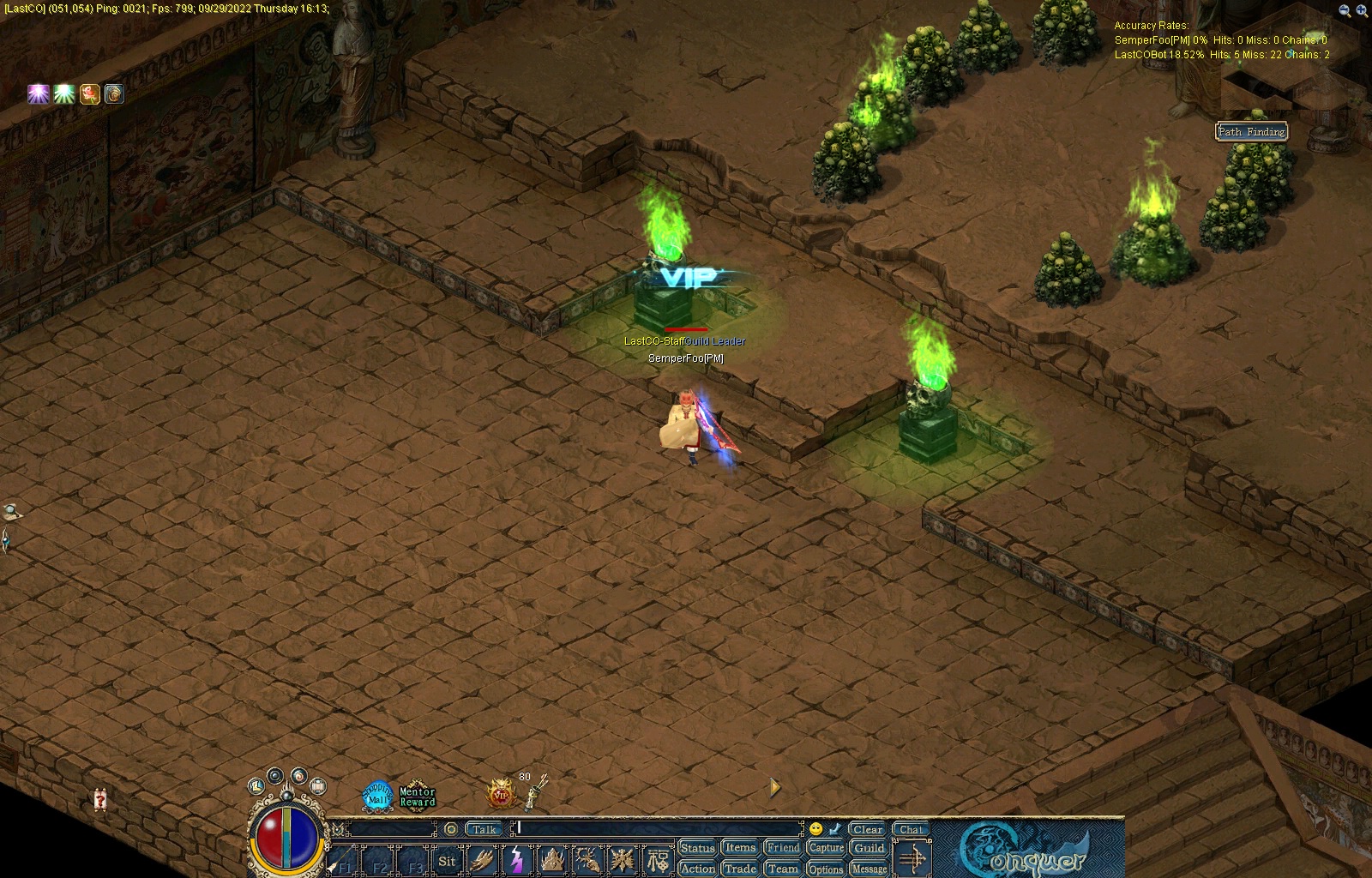Open the Message window

click(869, 869)
